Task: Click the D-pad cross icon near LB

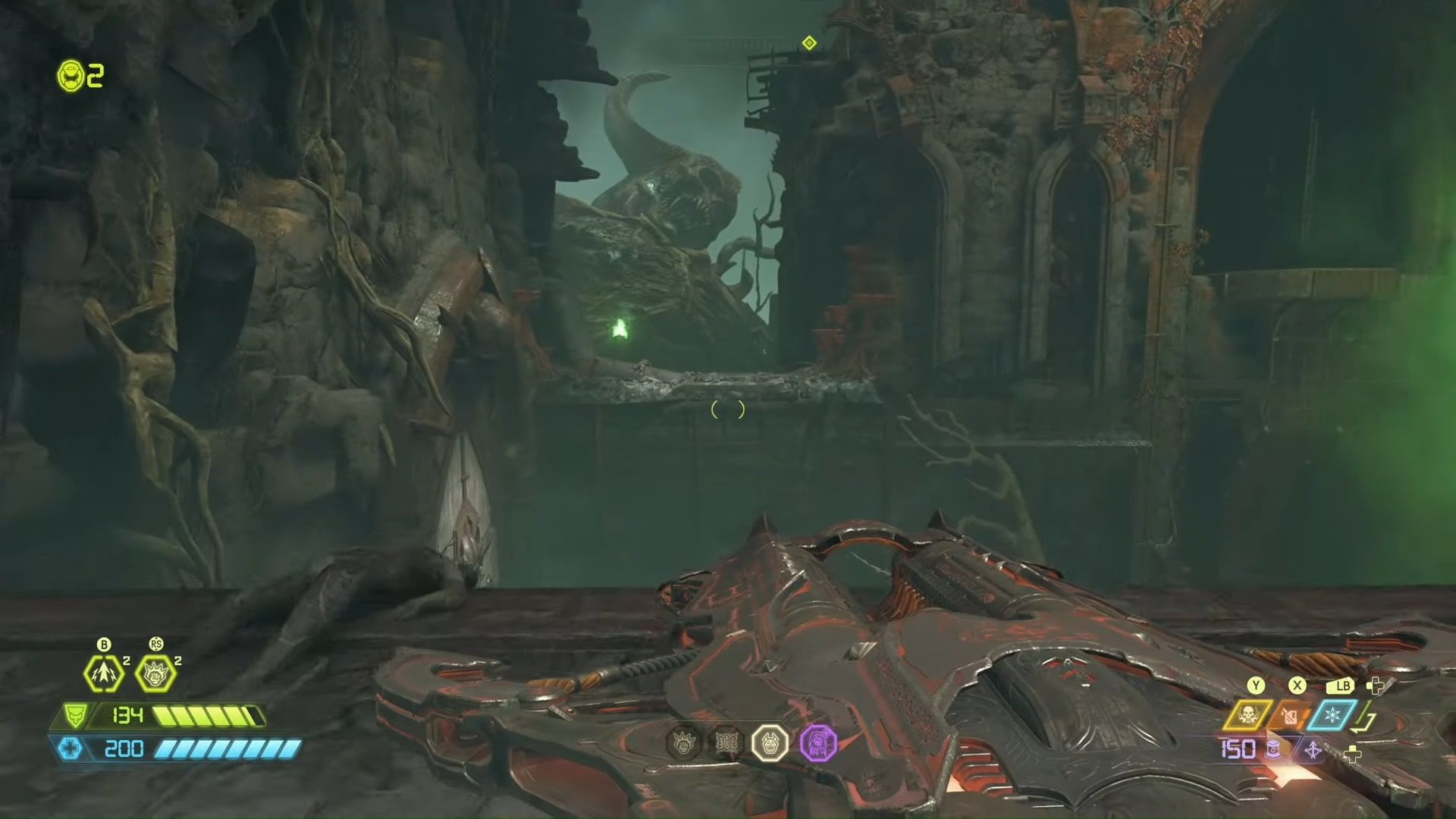Action: (x=1375, y=686)
